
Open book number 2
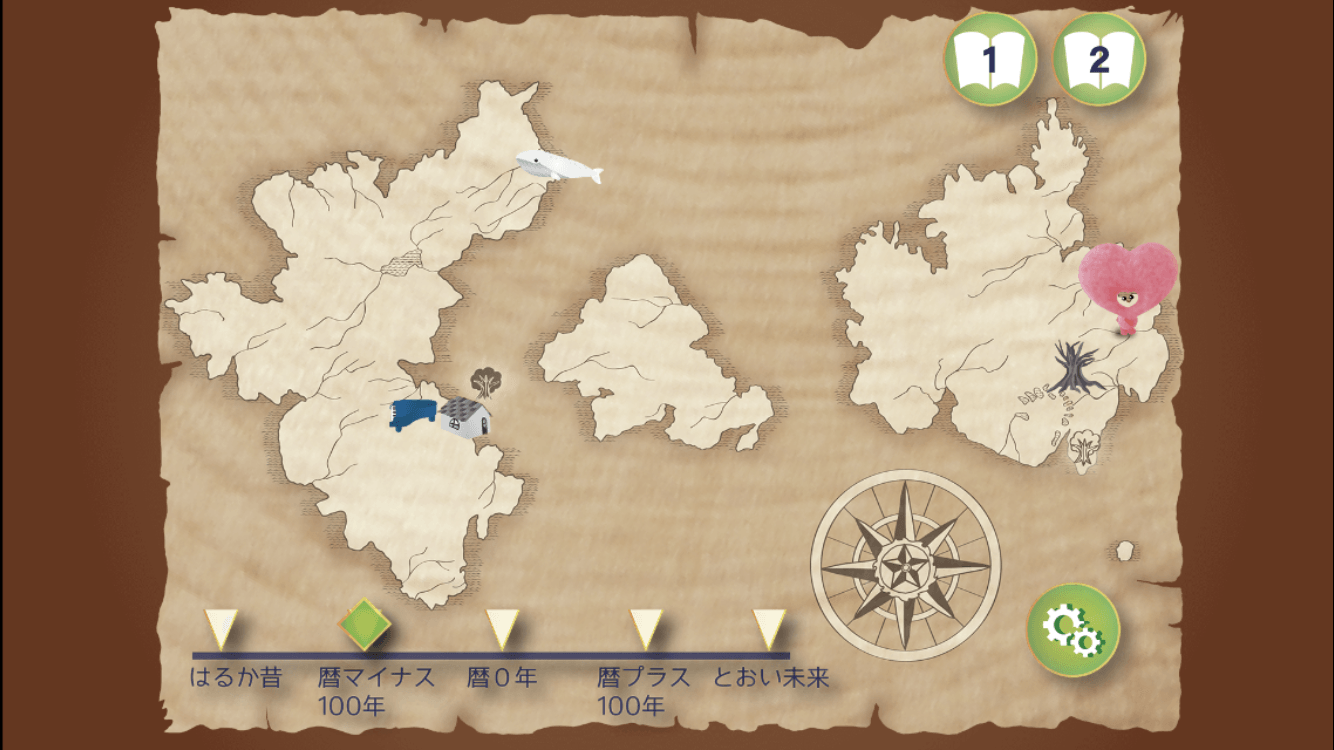coord(1099,60)
